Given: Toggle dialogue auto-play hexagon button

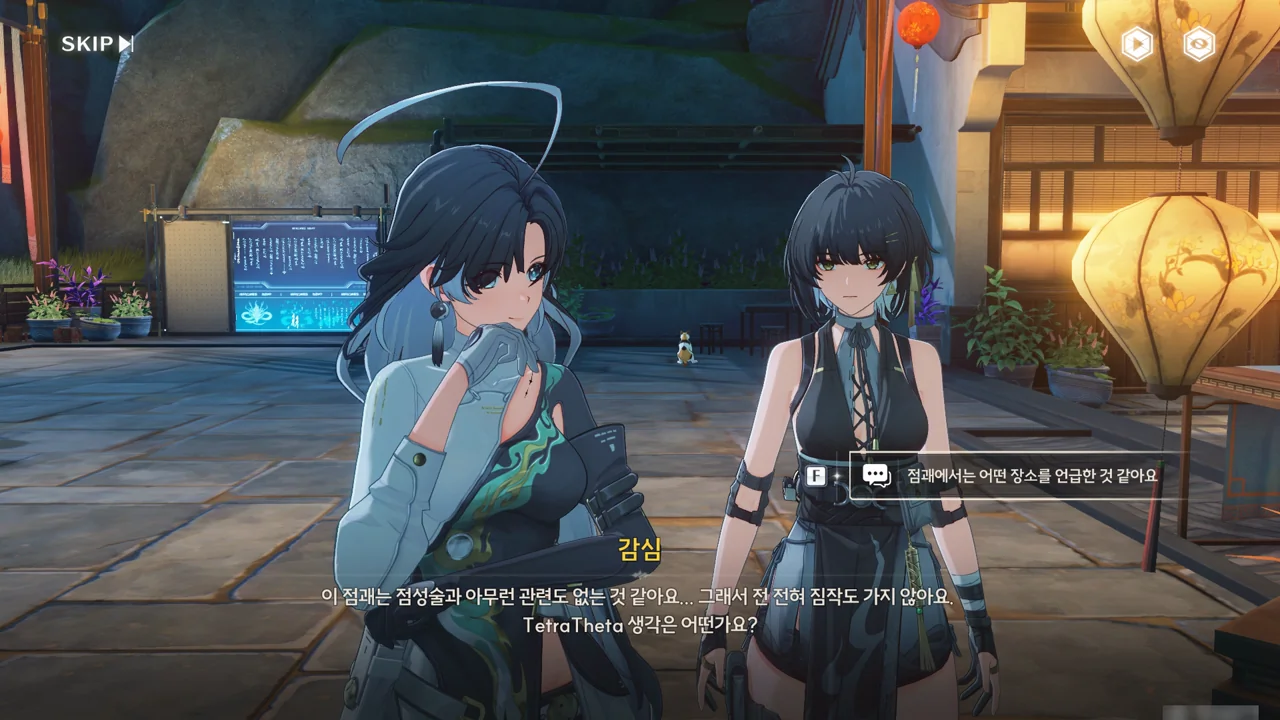Looking at the screenshot, I should click(1137, 44).
